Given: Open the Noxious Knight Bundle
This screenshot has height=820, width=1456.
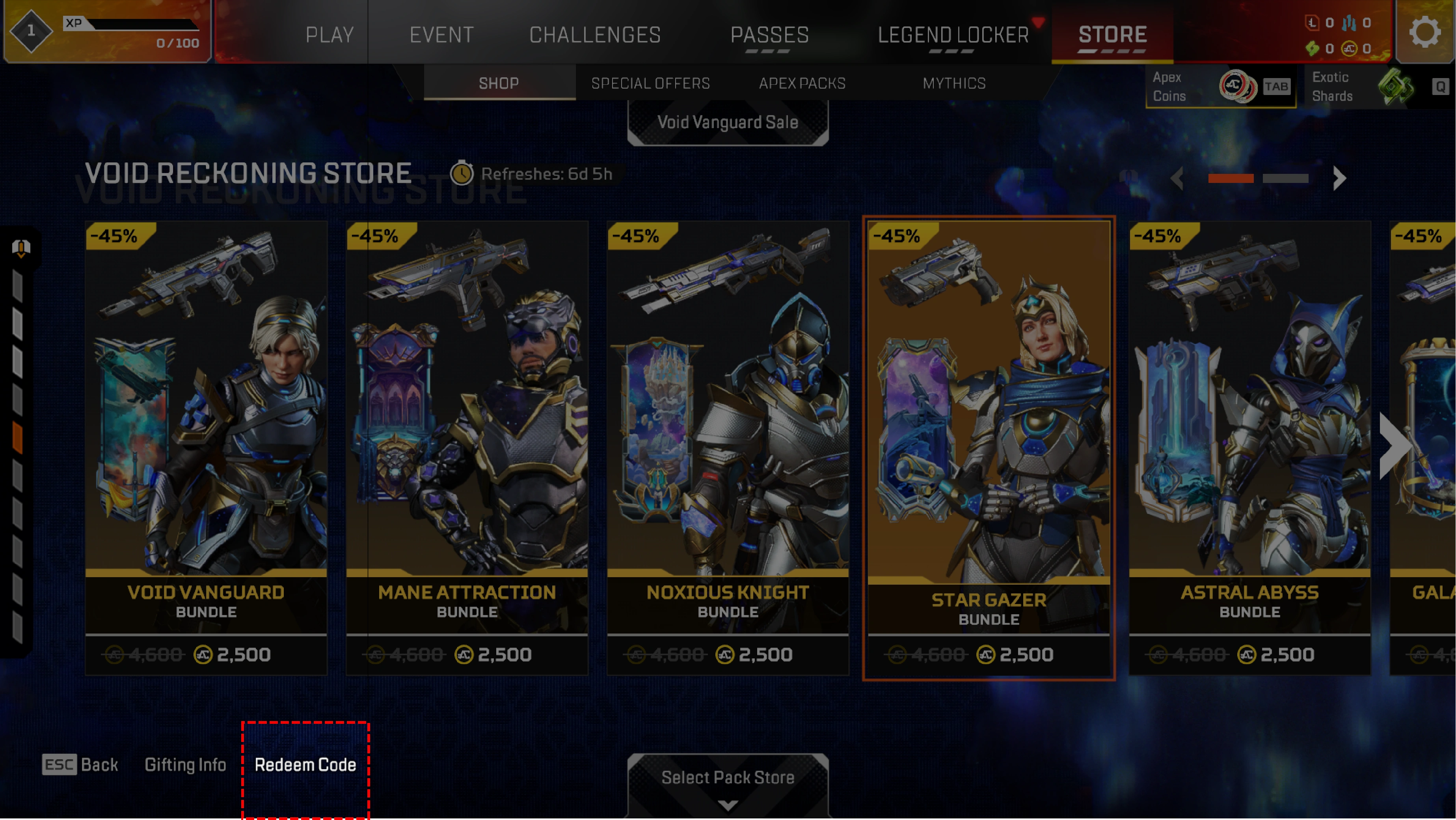Looking at the screenshot, I should 728,447.
